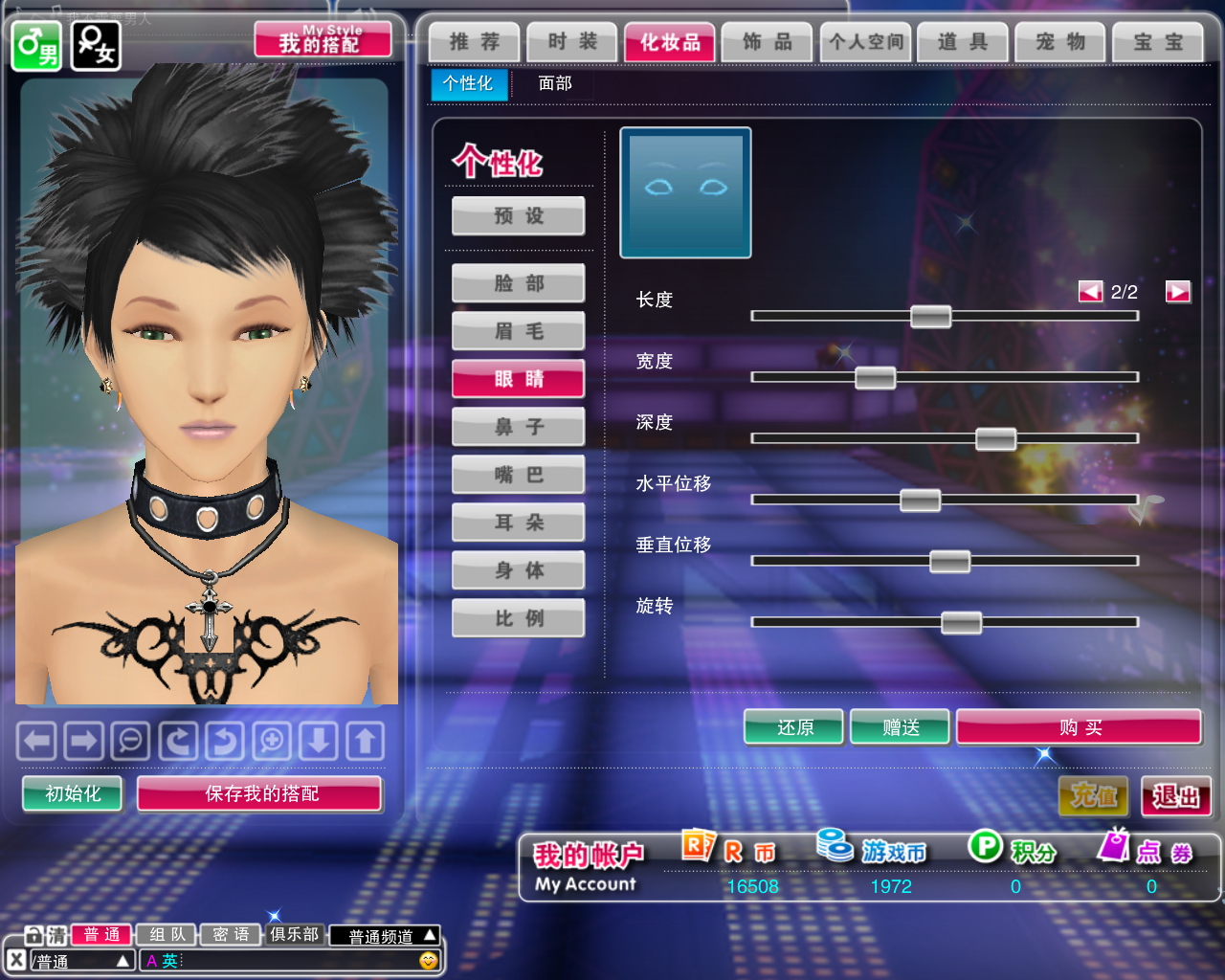Select the 宠物 pets tab
1225x980 pixels.
(1060, 42)
